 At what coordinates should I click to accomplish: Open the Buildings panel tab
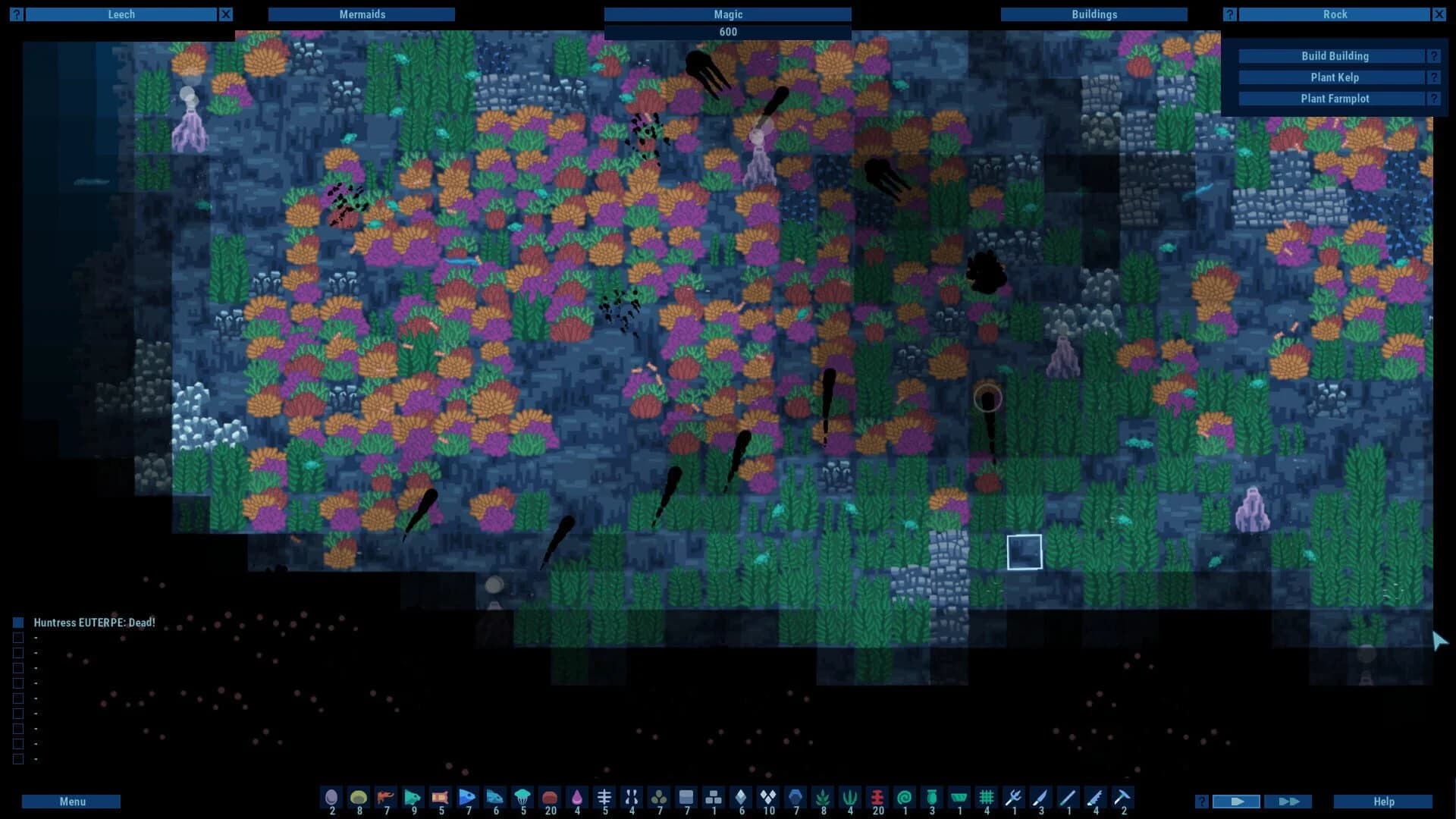1094,14
